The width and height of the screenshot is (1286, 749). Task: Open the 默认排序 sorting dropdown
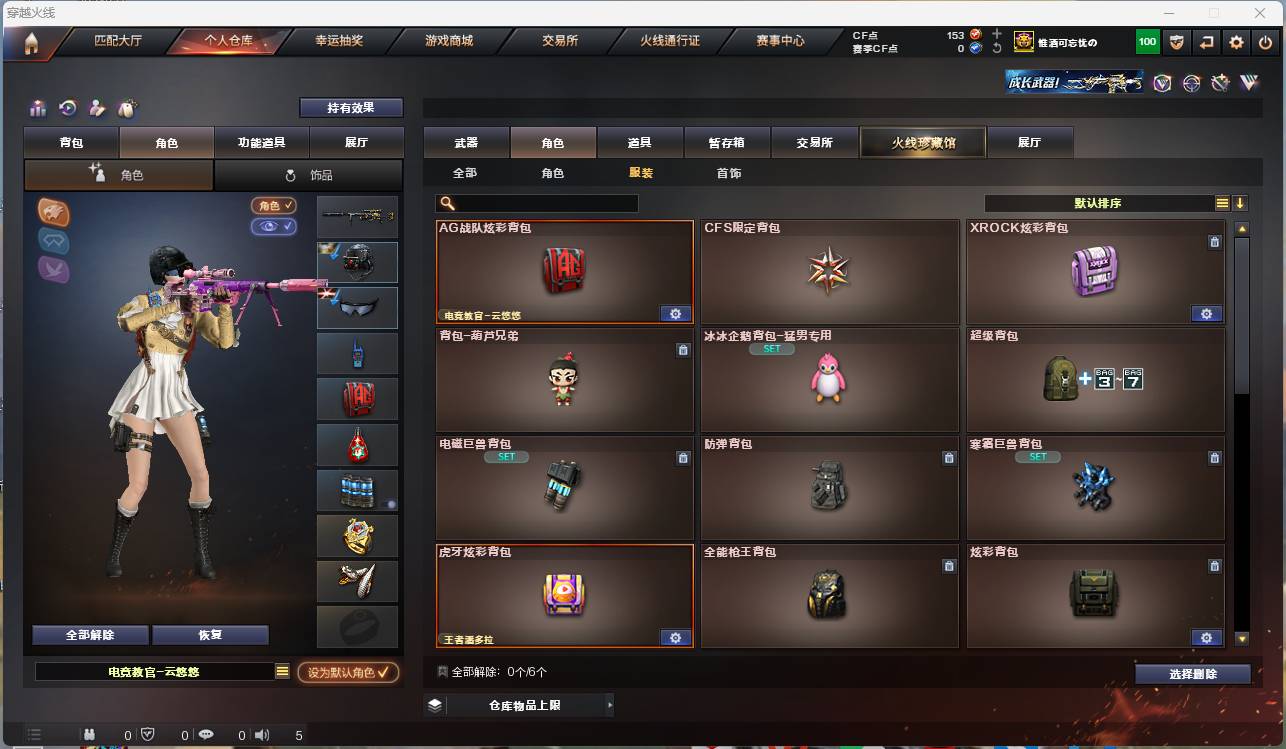pos(1100,202)
